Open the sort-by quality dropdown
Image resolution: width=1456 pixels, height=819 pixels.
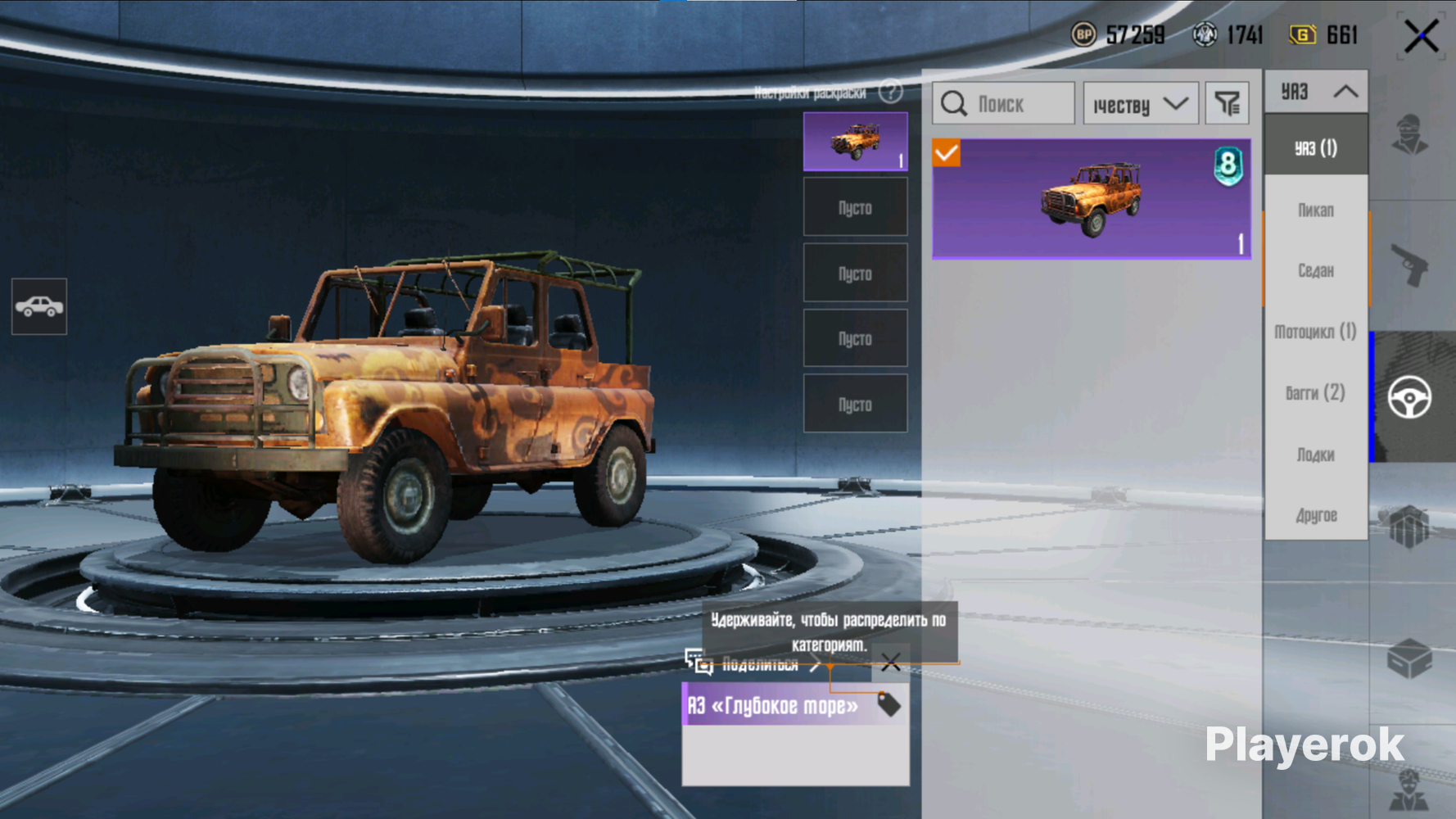point(1141,104)
